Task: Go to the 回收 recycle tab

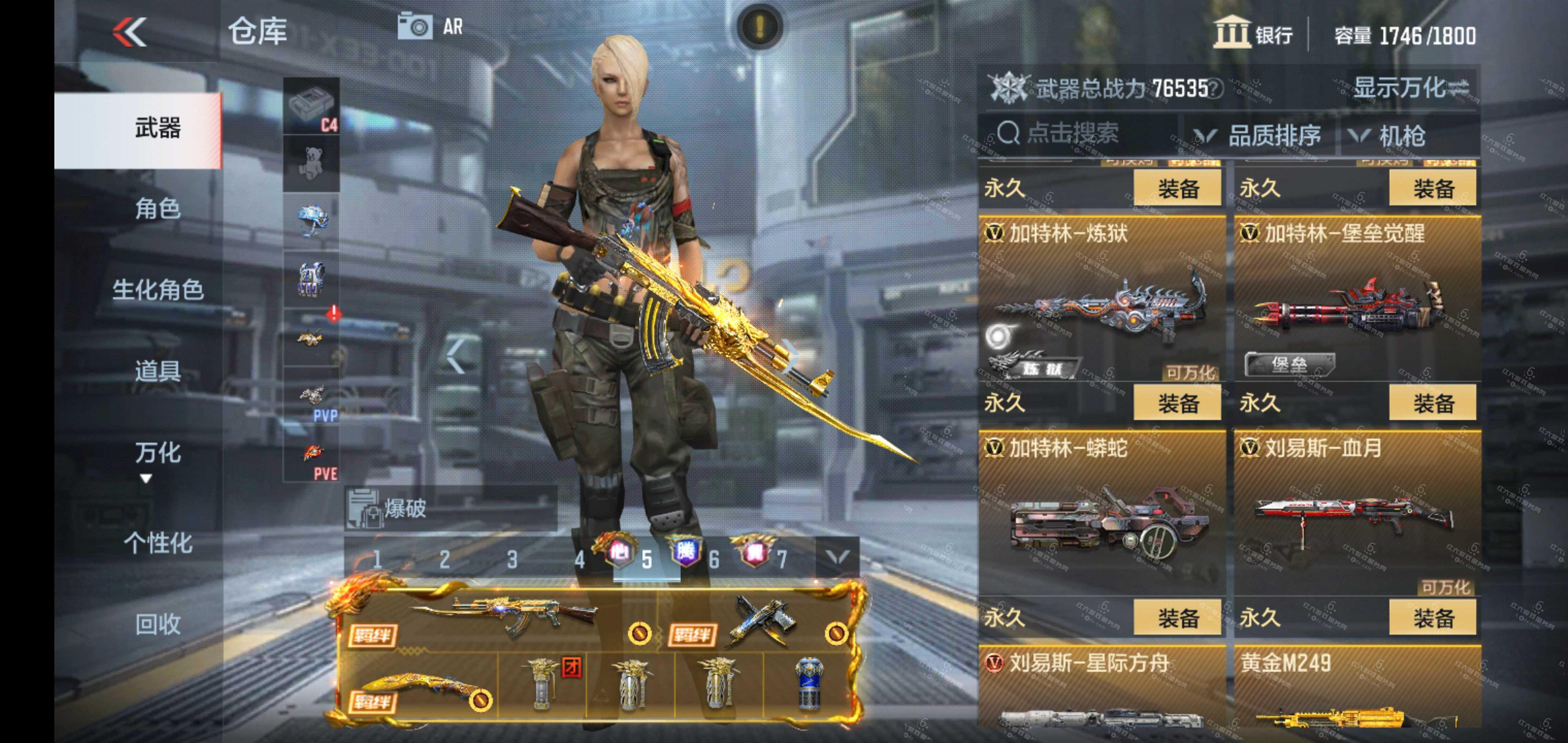Action: [157, 624]
